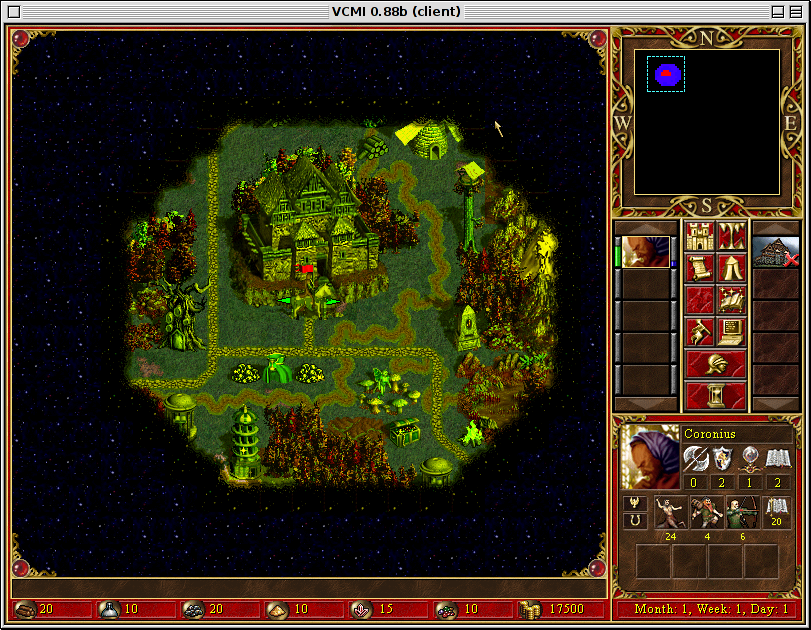The image size is (811, 630).
Task: Select the town in the town list
Action: point(776,252)
